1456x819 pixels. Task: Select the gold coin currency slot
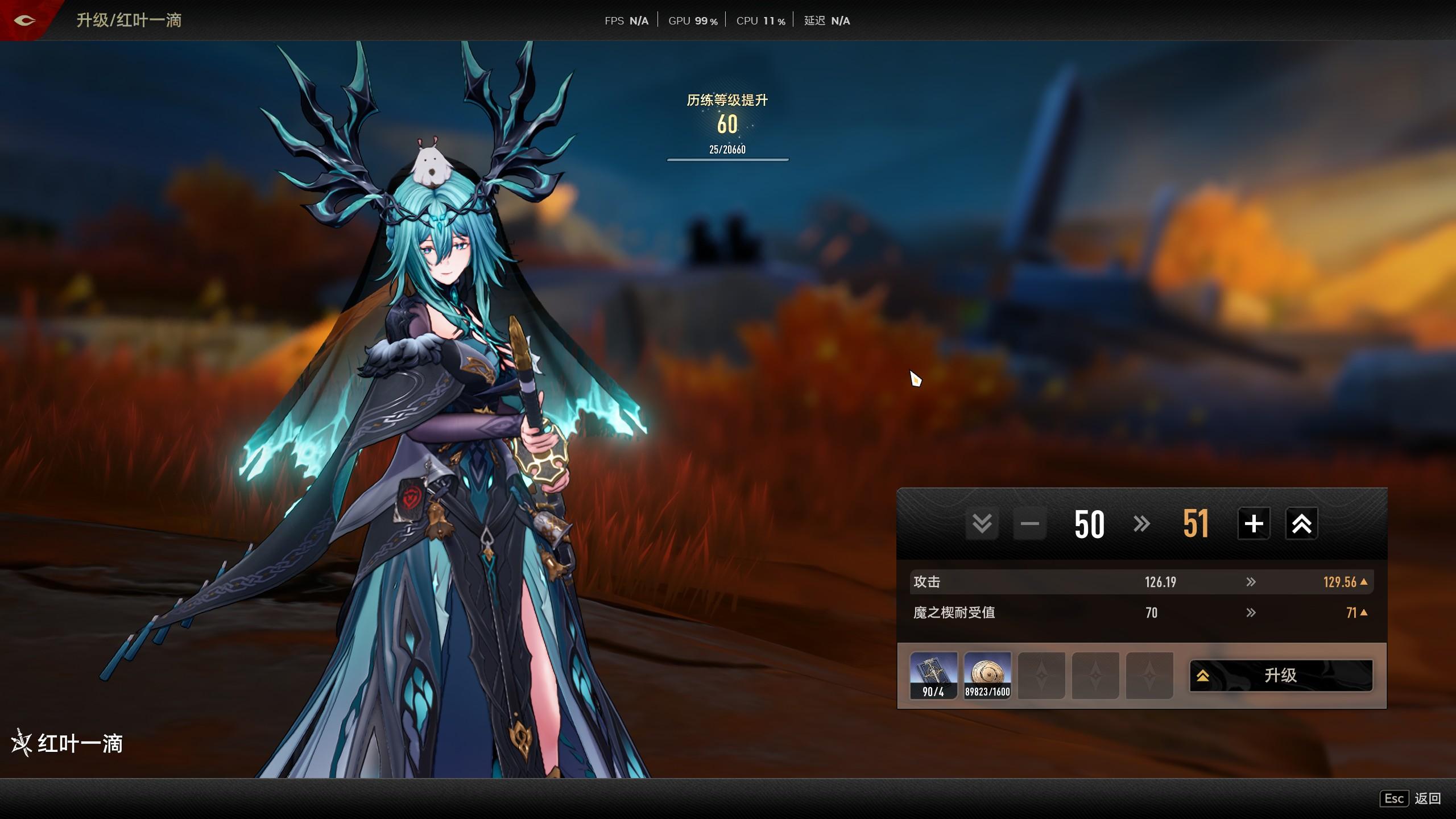pyautogui.click(x=987, y=675)
